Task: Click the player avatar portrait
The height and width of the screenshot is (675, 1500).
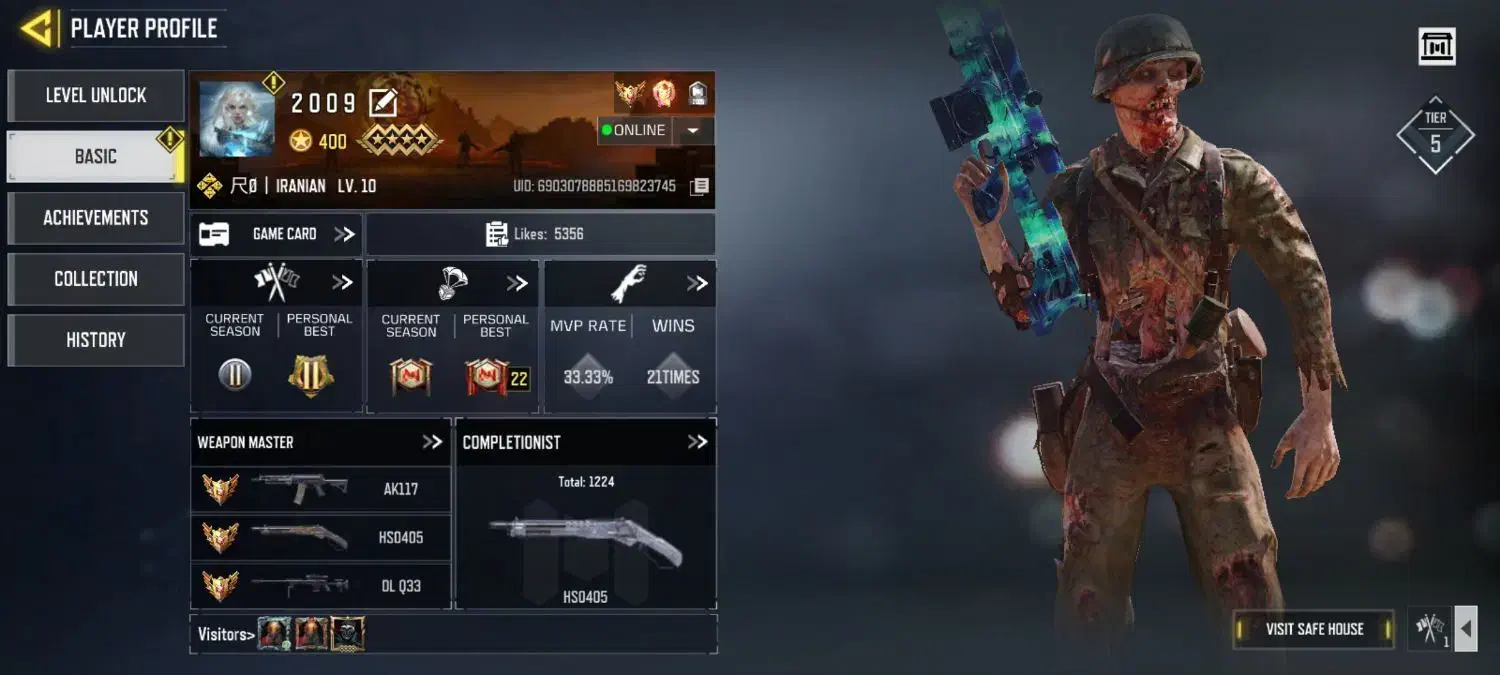Action: click(237, 118)
